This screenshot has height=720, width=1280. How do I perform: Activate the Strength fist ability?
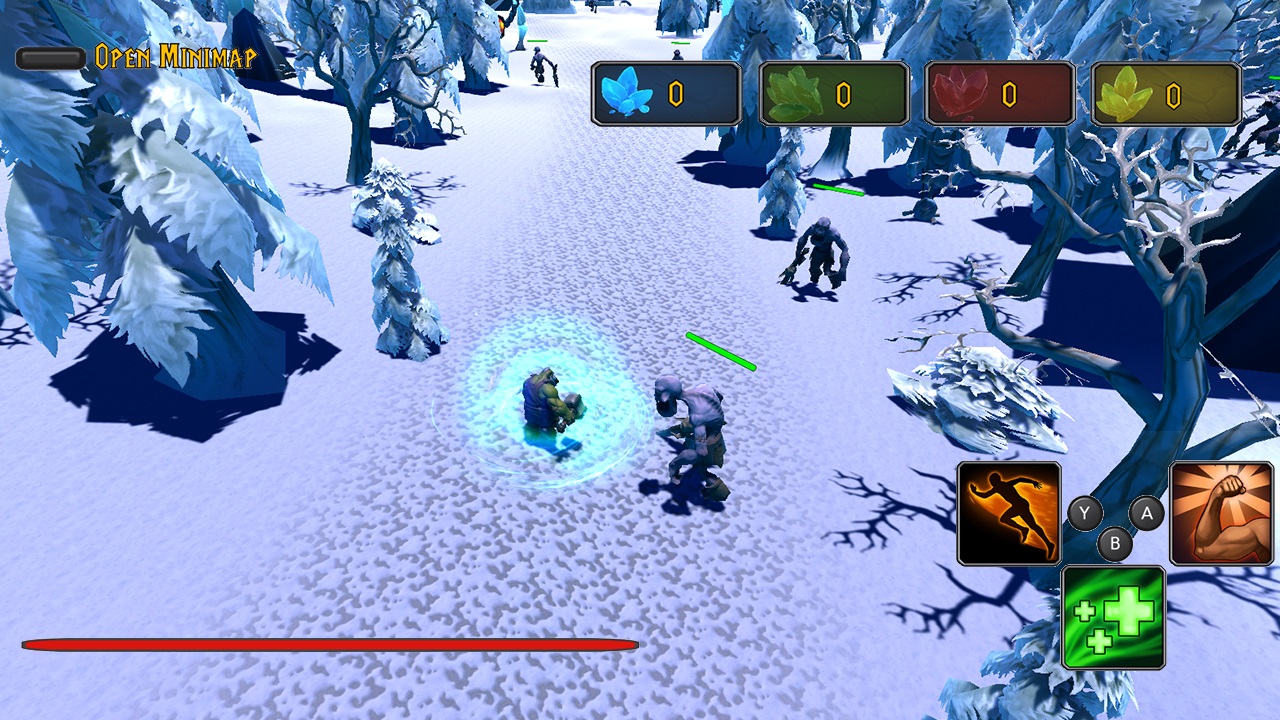pos(1224,513)
